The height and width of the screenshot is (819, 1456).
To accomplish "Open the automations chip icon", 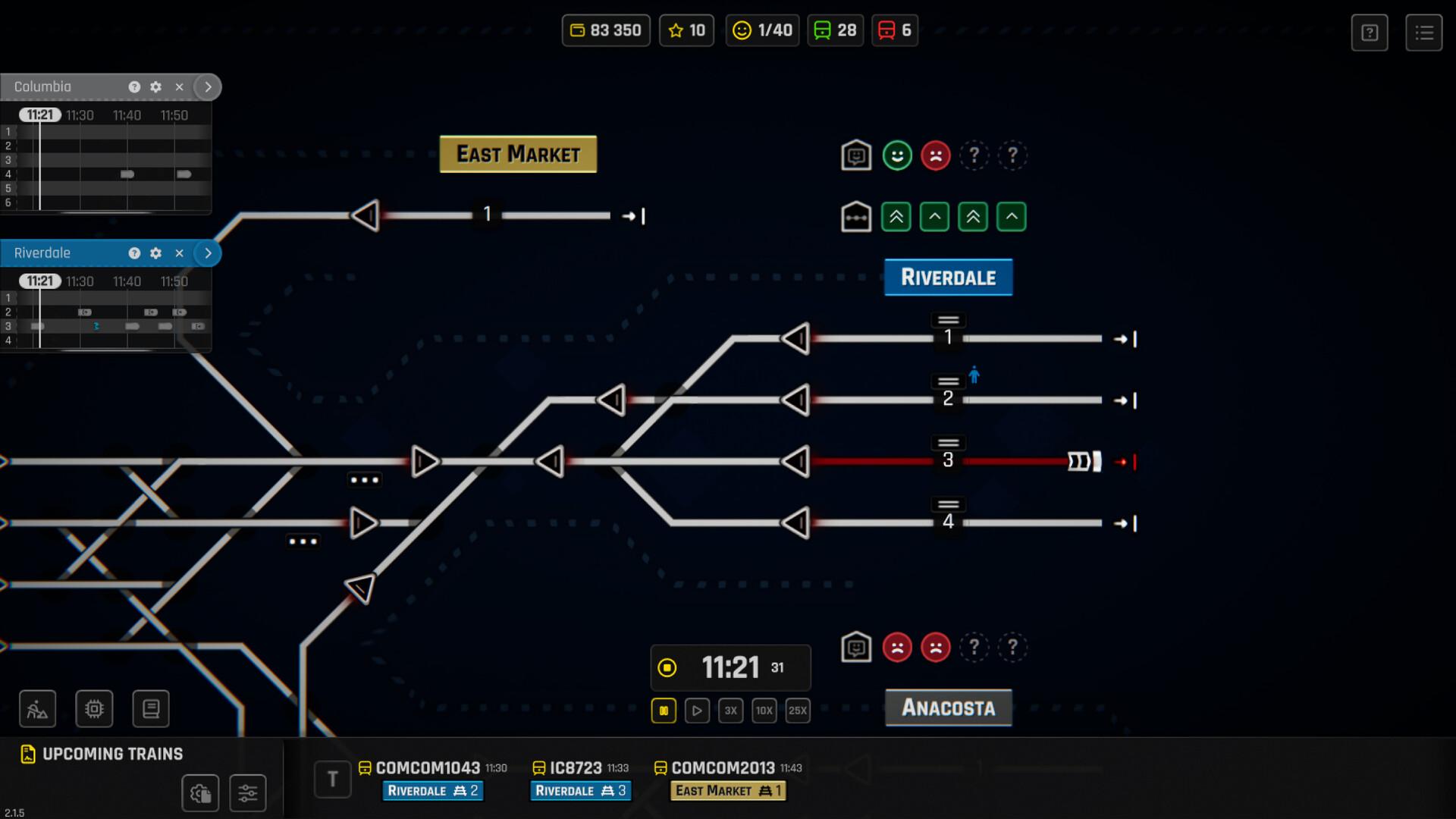I will pos(93,708).
